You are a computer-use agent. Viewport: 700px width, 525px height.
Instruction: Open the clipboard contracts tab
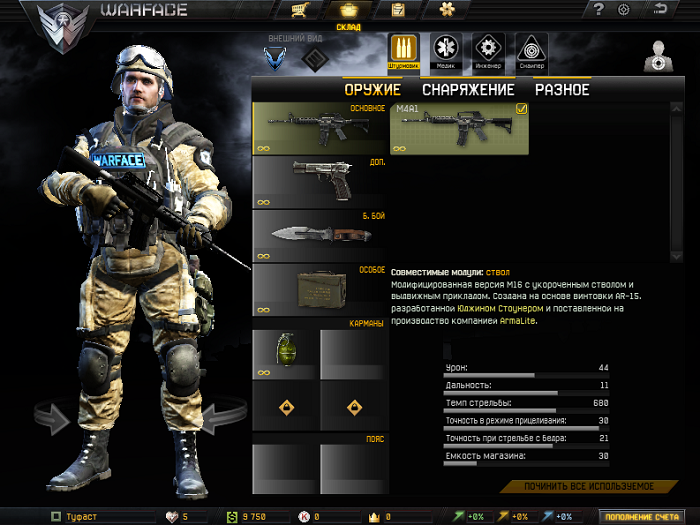click(398, 10)
